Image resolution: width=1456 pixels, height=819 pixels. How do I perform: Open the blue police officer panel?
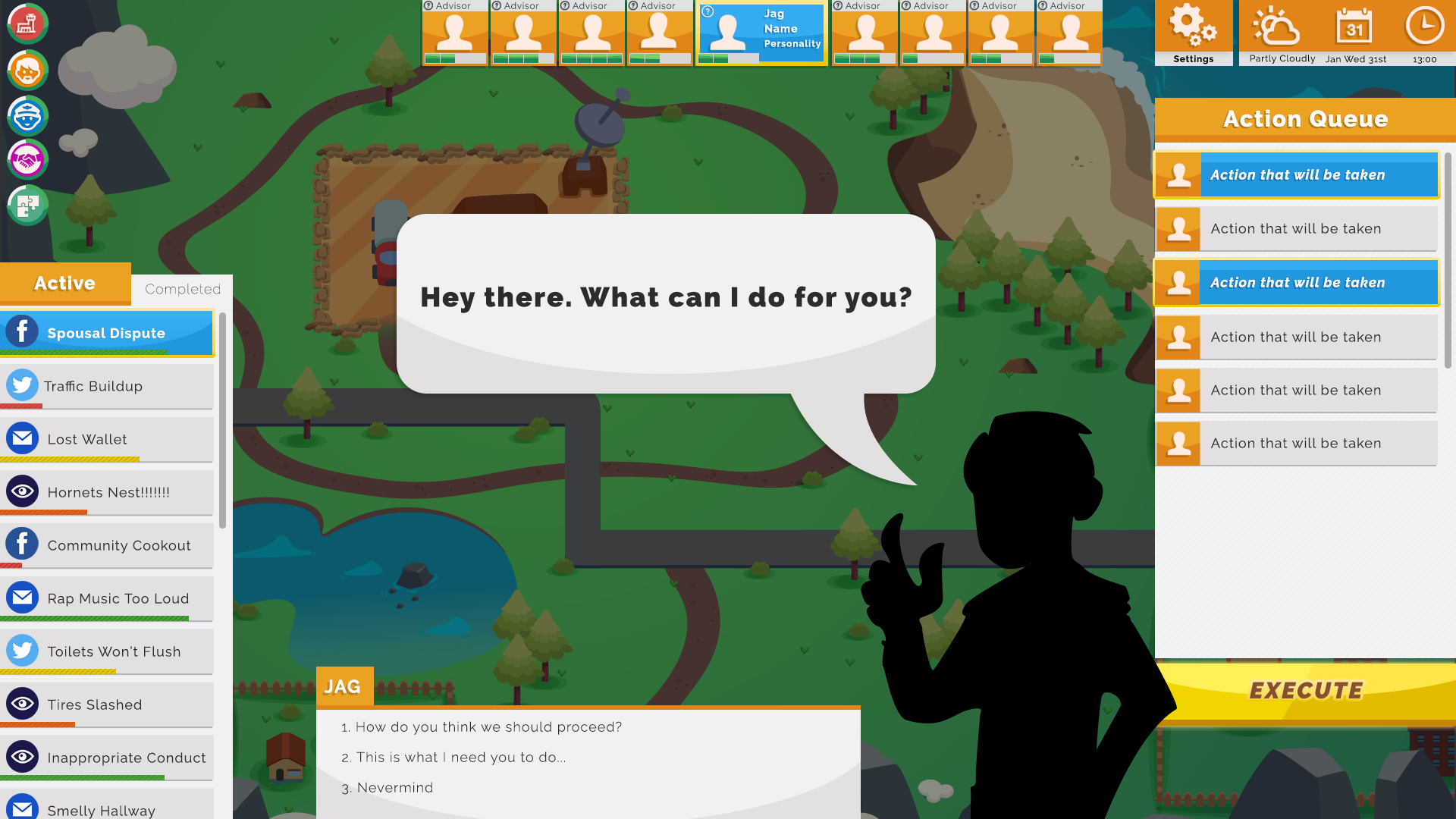pyautogui.click(x=27, y=116)
